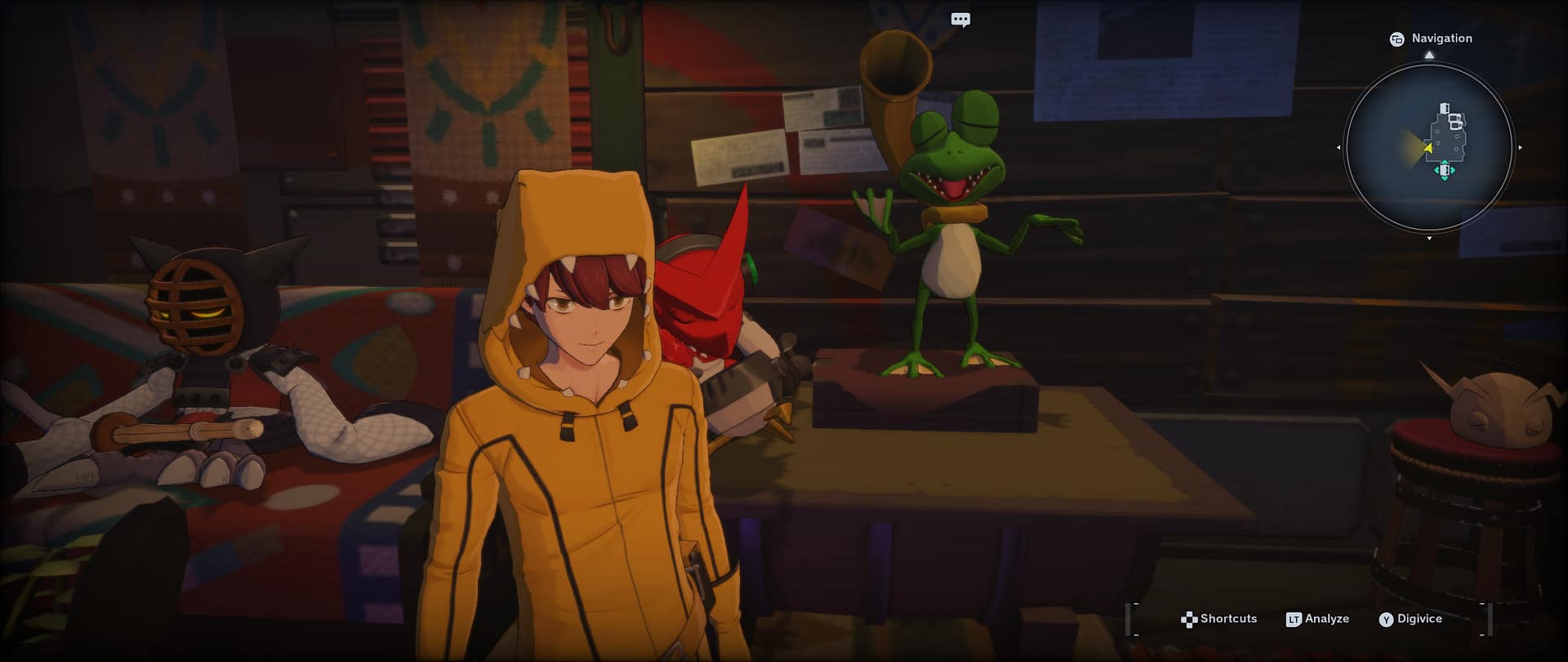
Task: Click the speech bubble above the frog Digimon
Action: coord(960,19)
